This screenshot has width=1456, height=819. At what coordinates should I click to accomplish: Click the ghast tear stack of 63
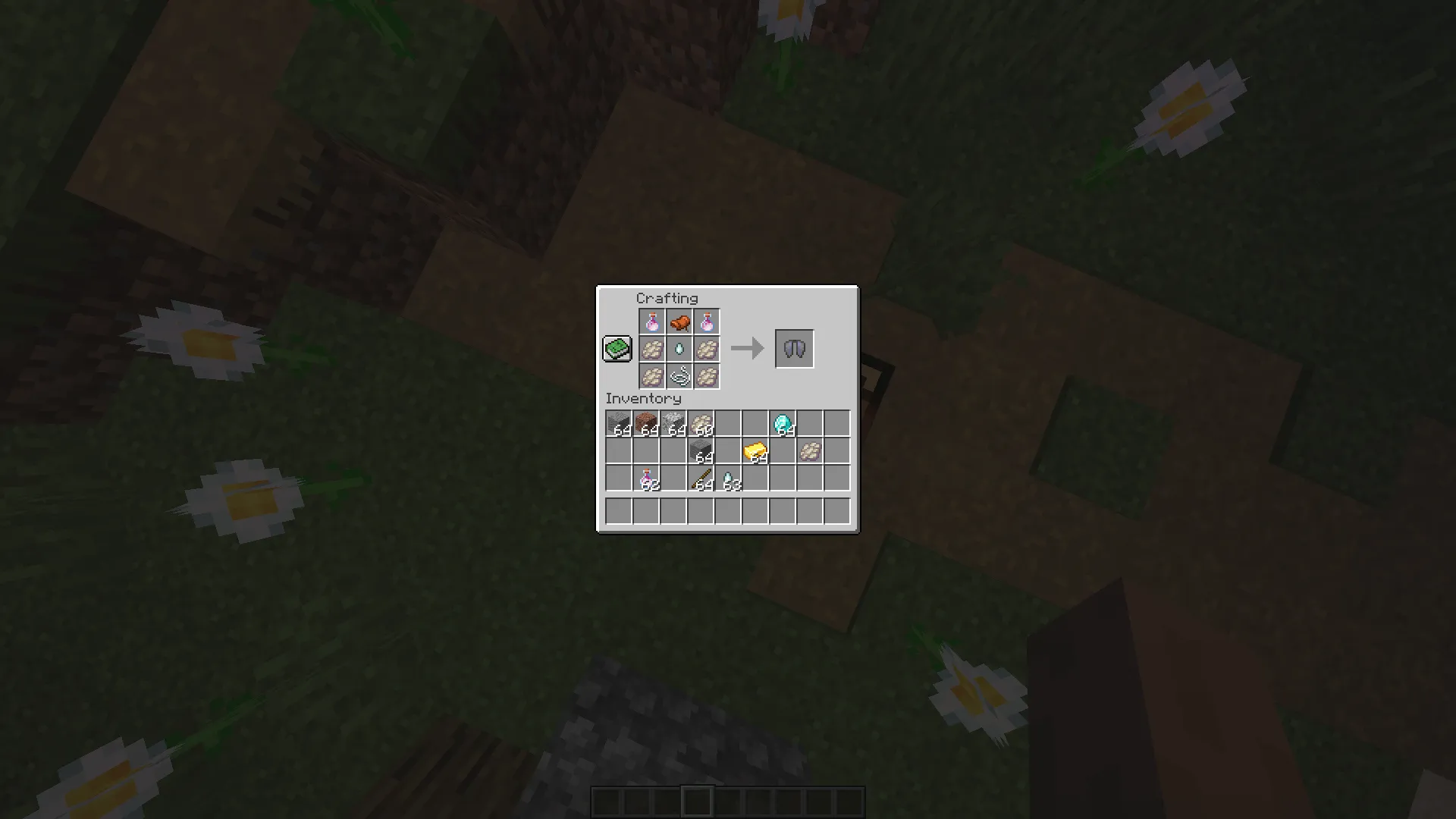(x=726, y=478)
